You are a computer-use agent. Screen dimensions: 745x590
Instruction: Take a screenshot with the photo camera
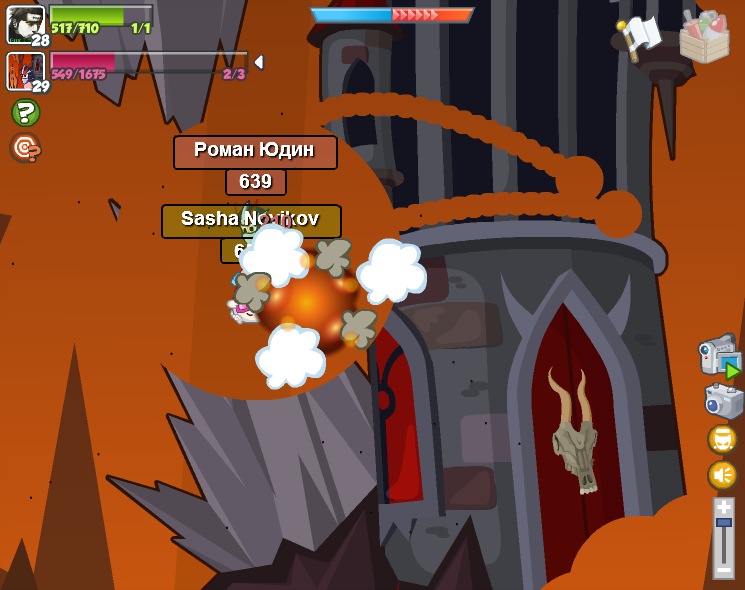pos(723,401)
